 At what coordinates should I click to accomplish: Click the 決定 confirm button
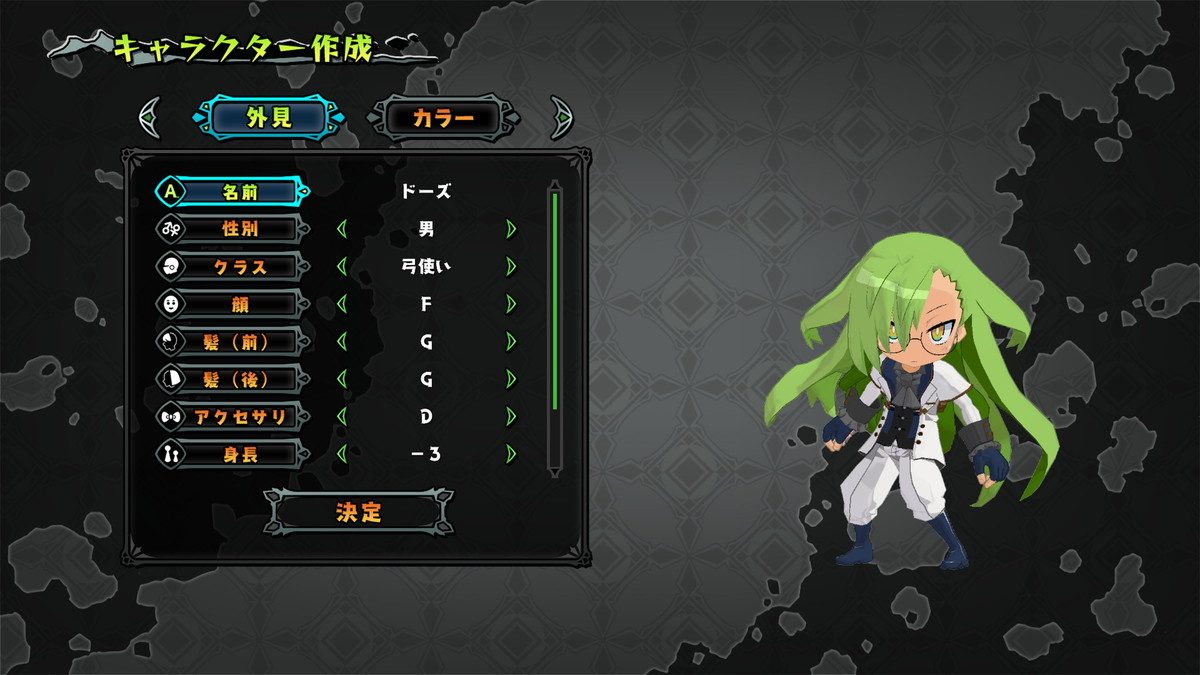359,512
